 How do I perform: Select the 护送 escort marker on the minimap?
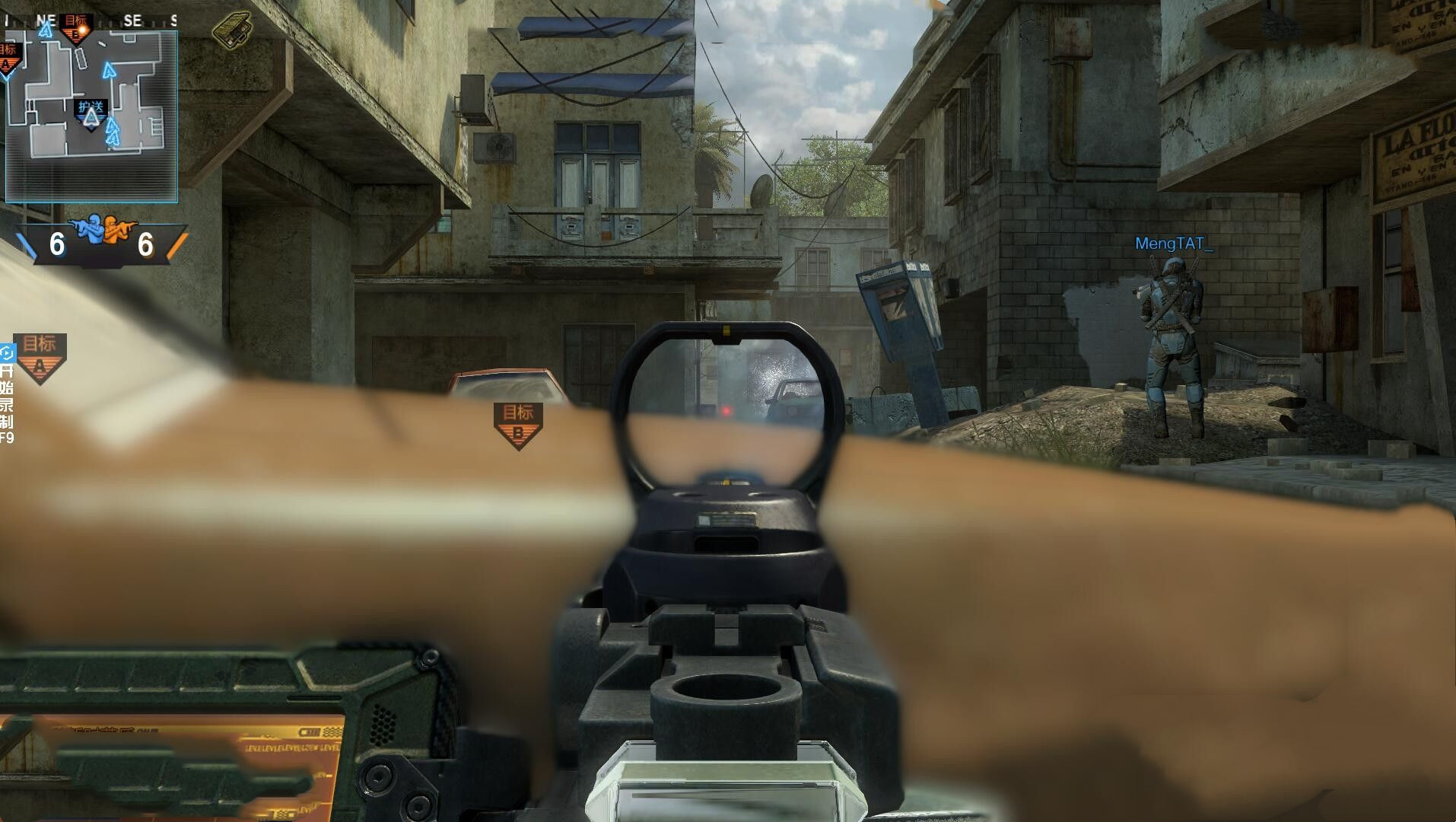click(x=91, y=114)
